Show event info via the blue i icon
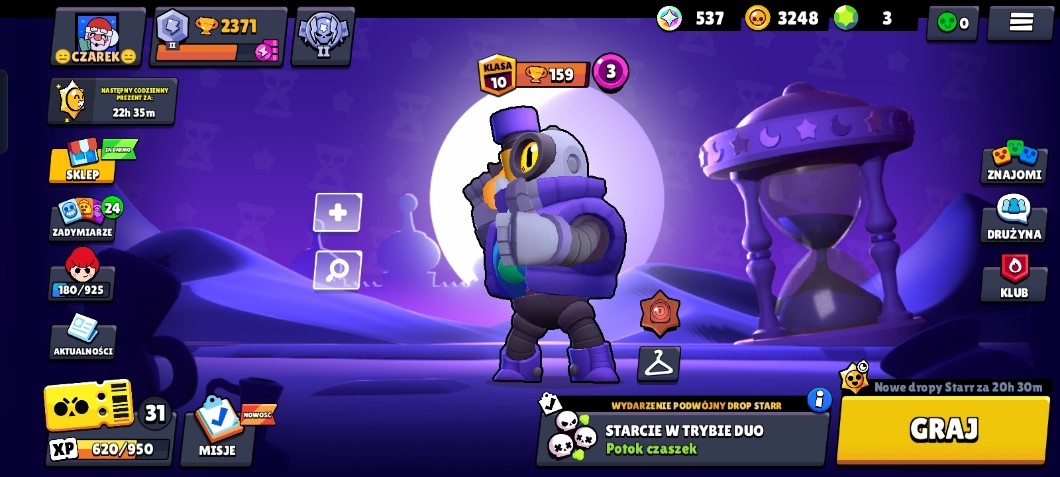Screen dimensions: 1060x477 (820, 400)
